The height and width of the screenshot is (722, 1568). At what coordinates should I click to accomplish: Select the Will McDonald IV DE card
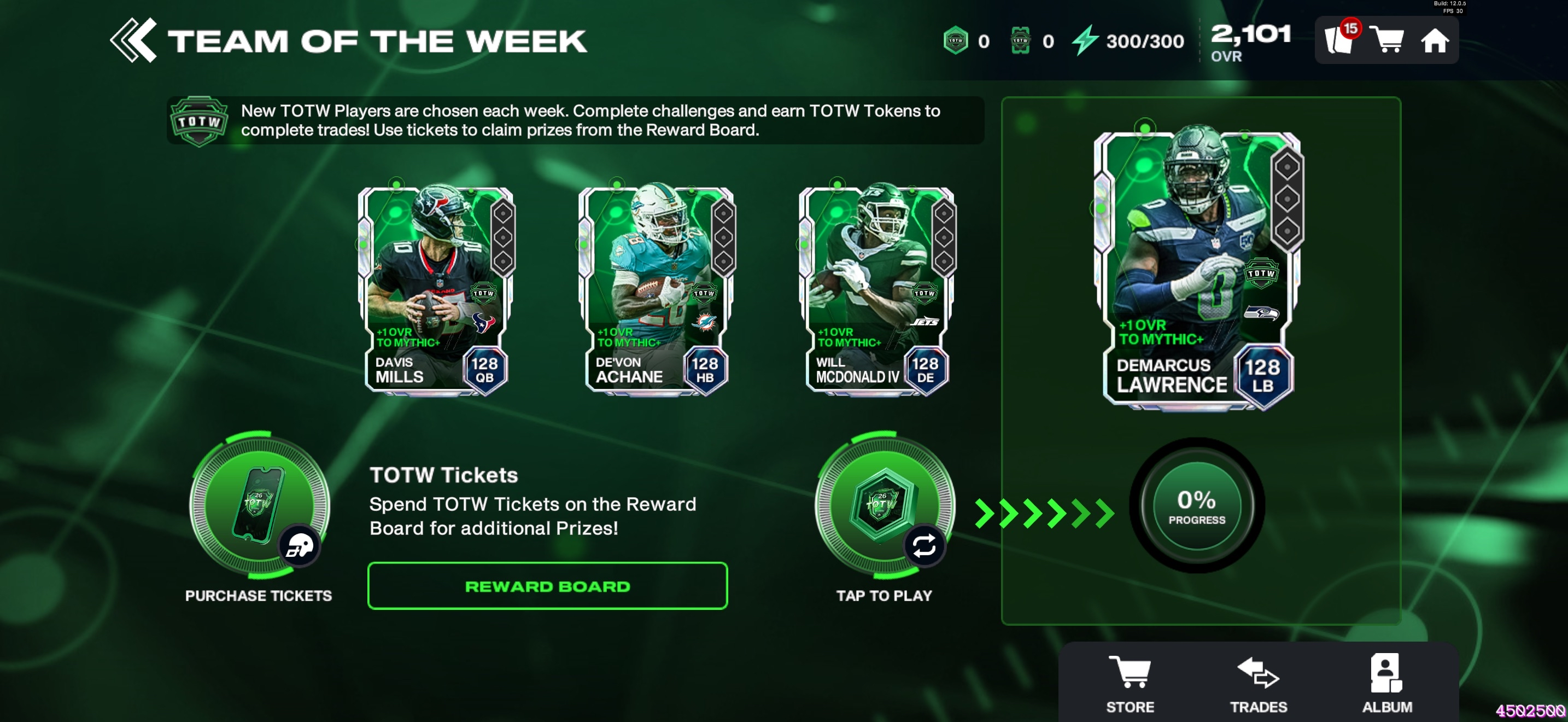pos(876,290)
